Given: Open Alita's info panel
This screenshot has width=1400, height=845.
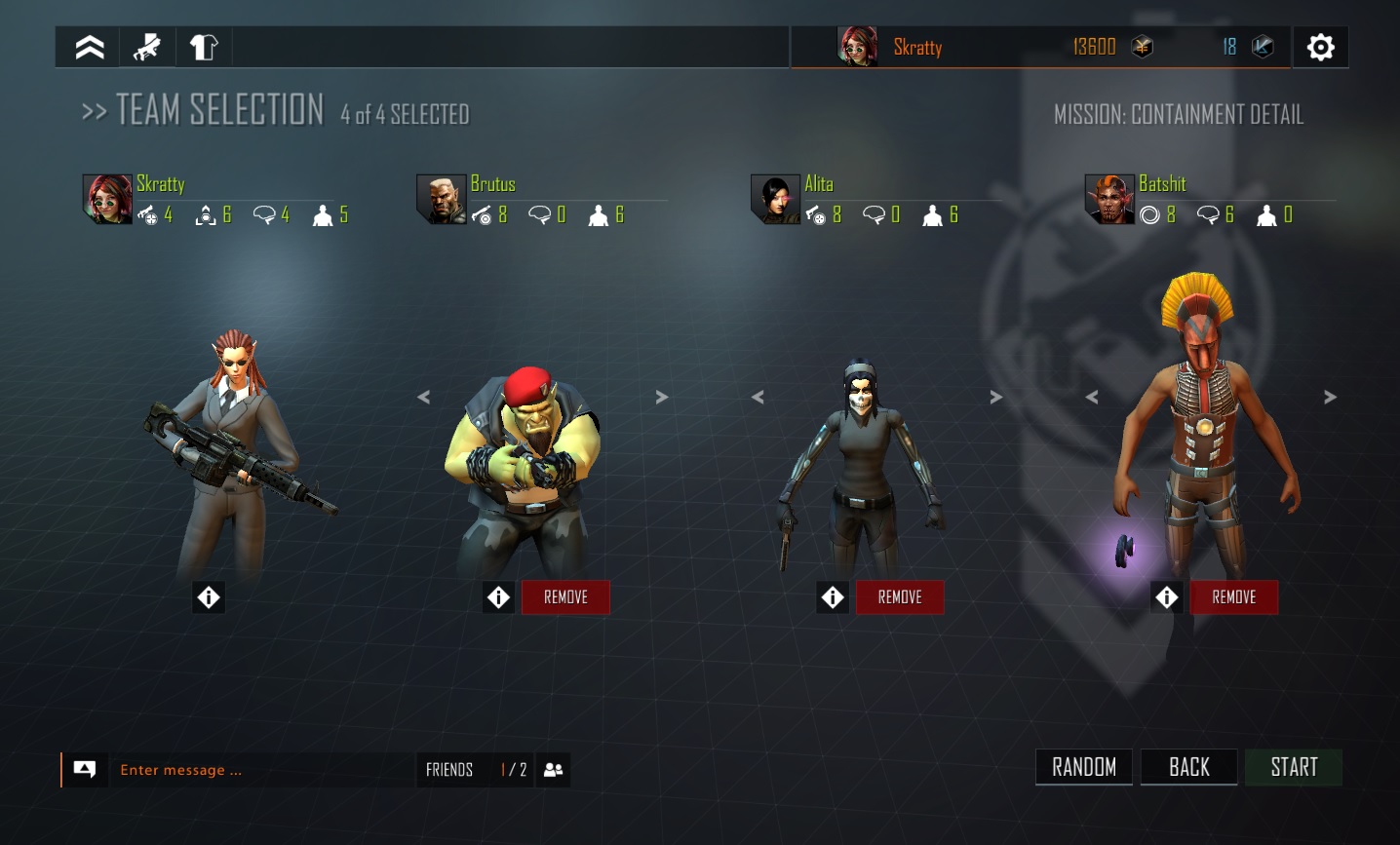Looking at the screenshot, I should coord(833,596).
